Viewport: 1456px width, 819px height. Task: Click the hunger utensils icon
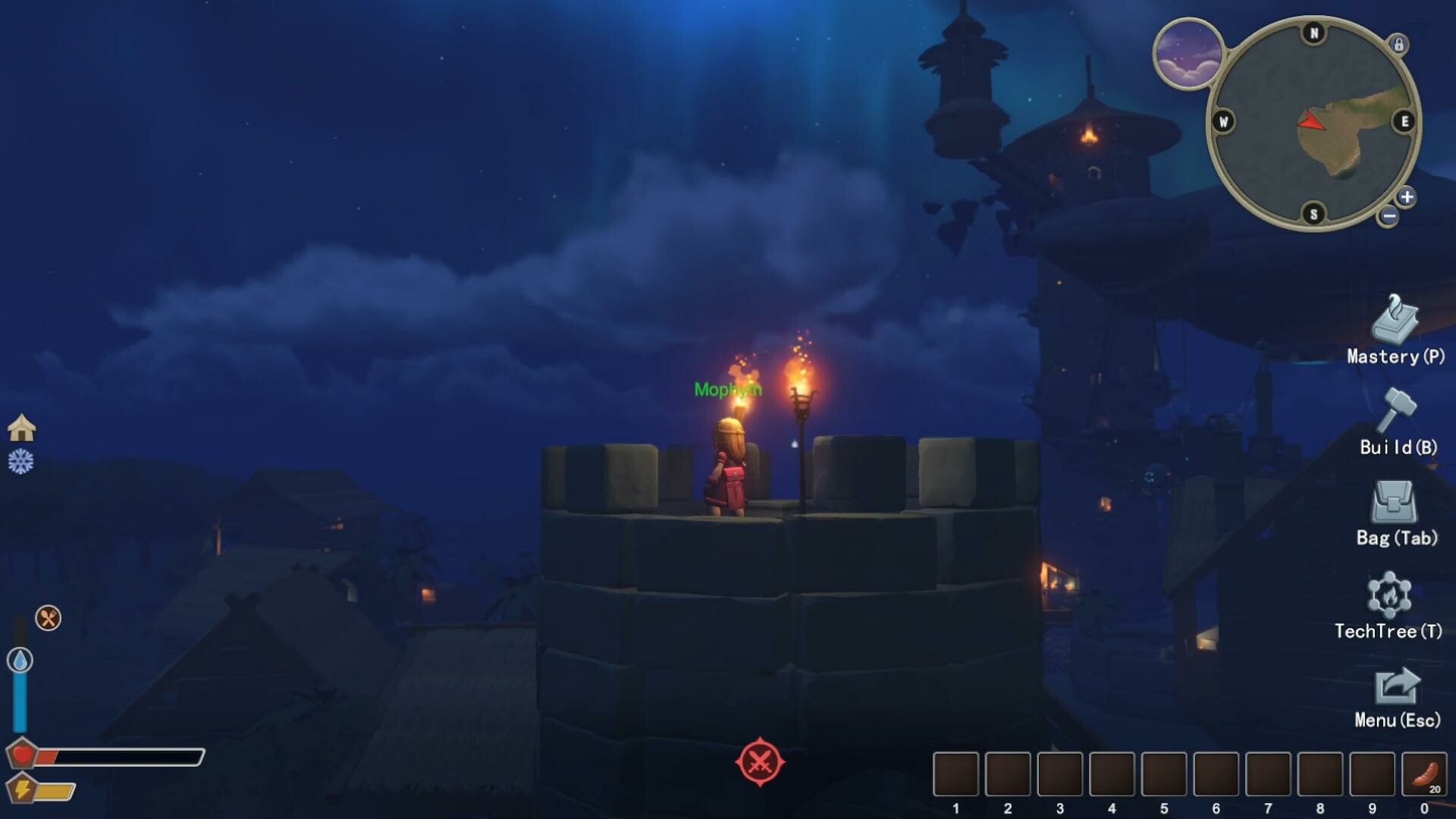tap(49, 618)
